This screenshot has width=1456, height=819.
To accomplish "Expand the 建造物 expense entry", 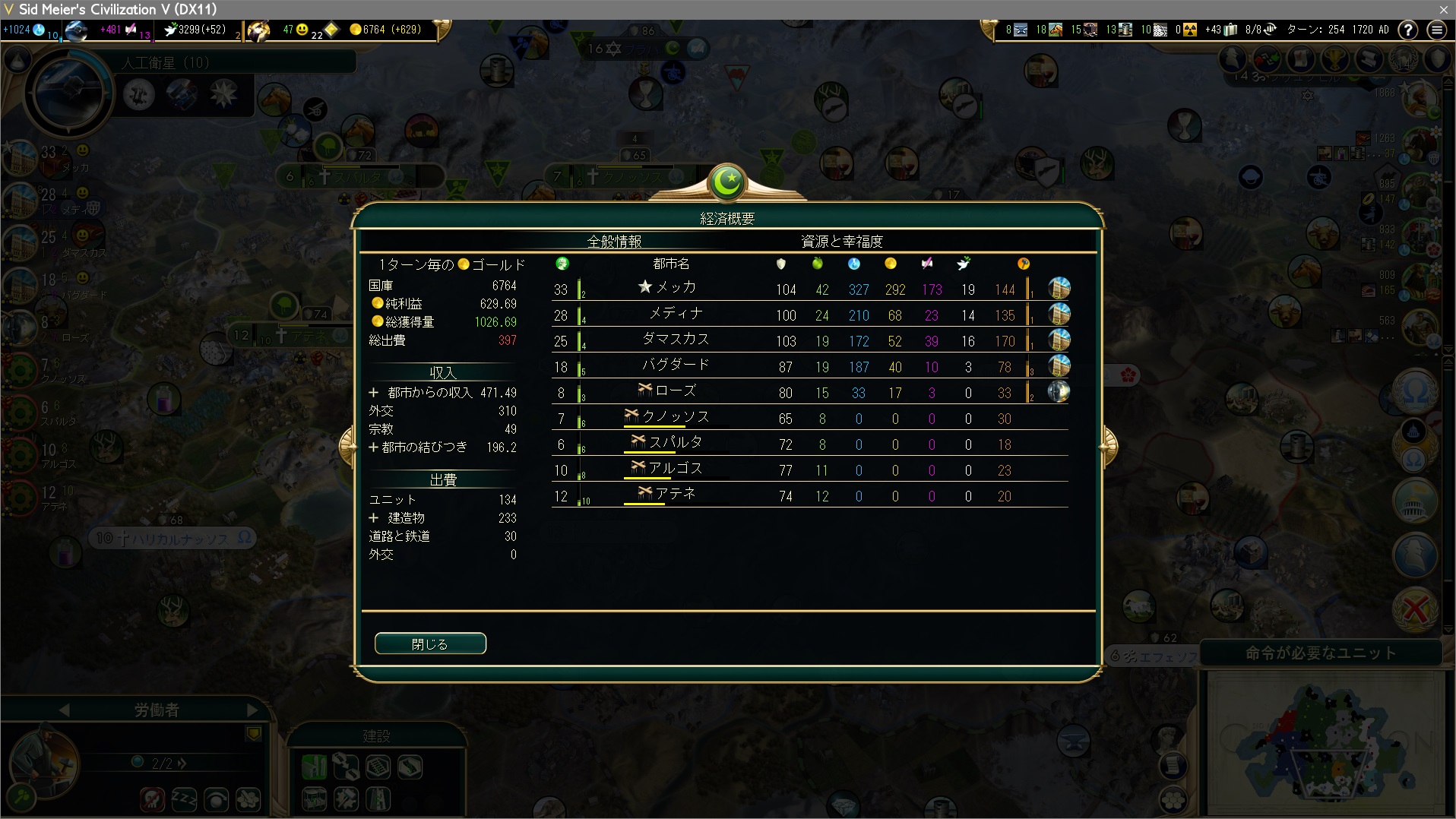I will pyautogui.click(x=374, y=518).
